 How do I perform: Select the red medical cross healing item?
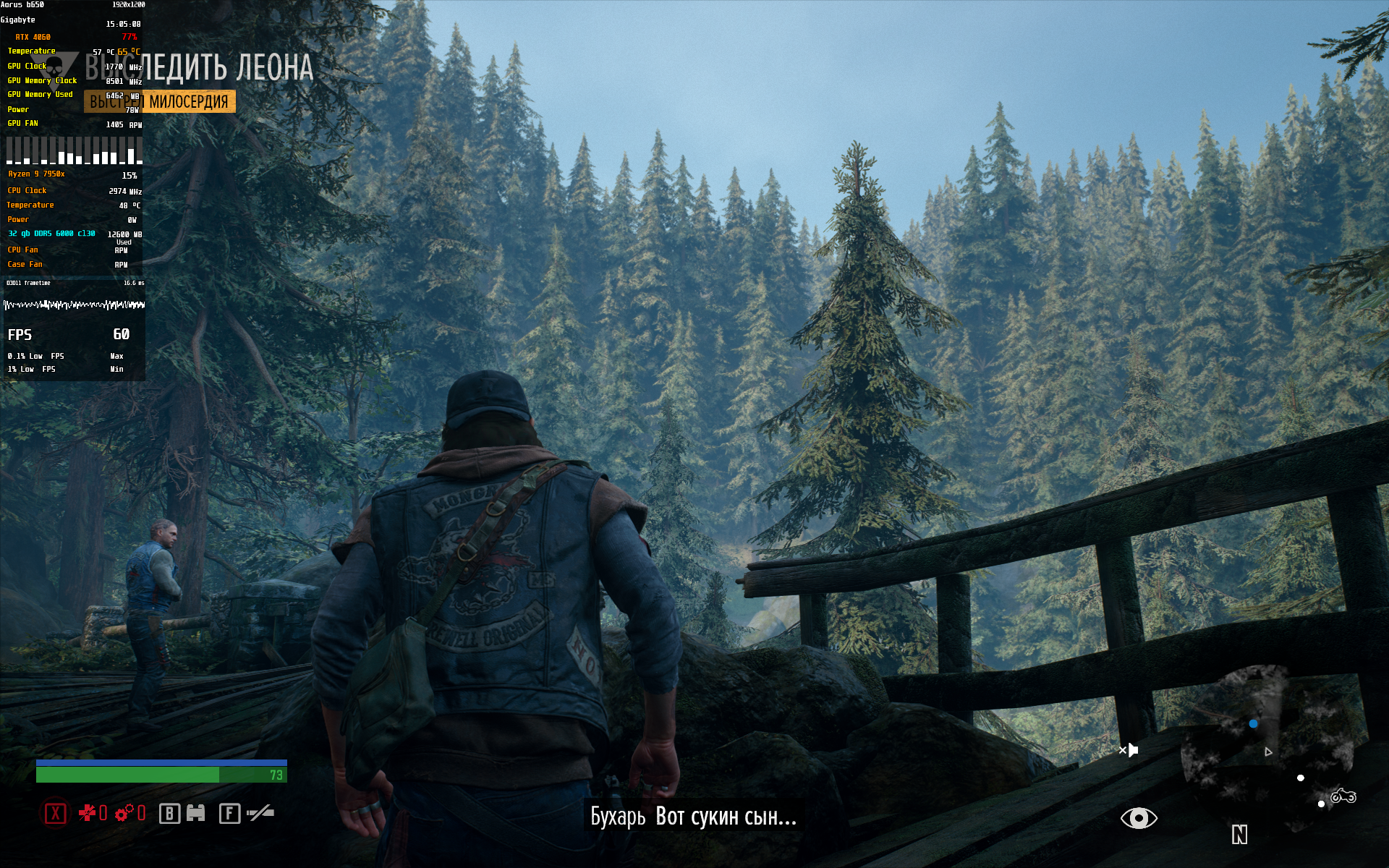tap(88, 814)
